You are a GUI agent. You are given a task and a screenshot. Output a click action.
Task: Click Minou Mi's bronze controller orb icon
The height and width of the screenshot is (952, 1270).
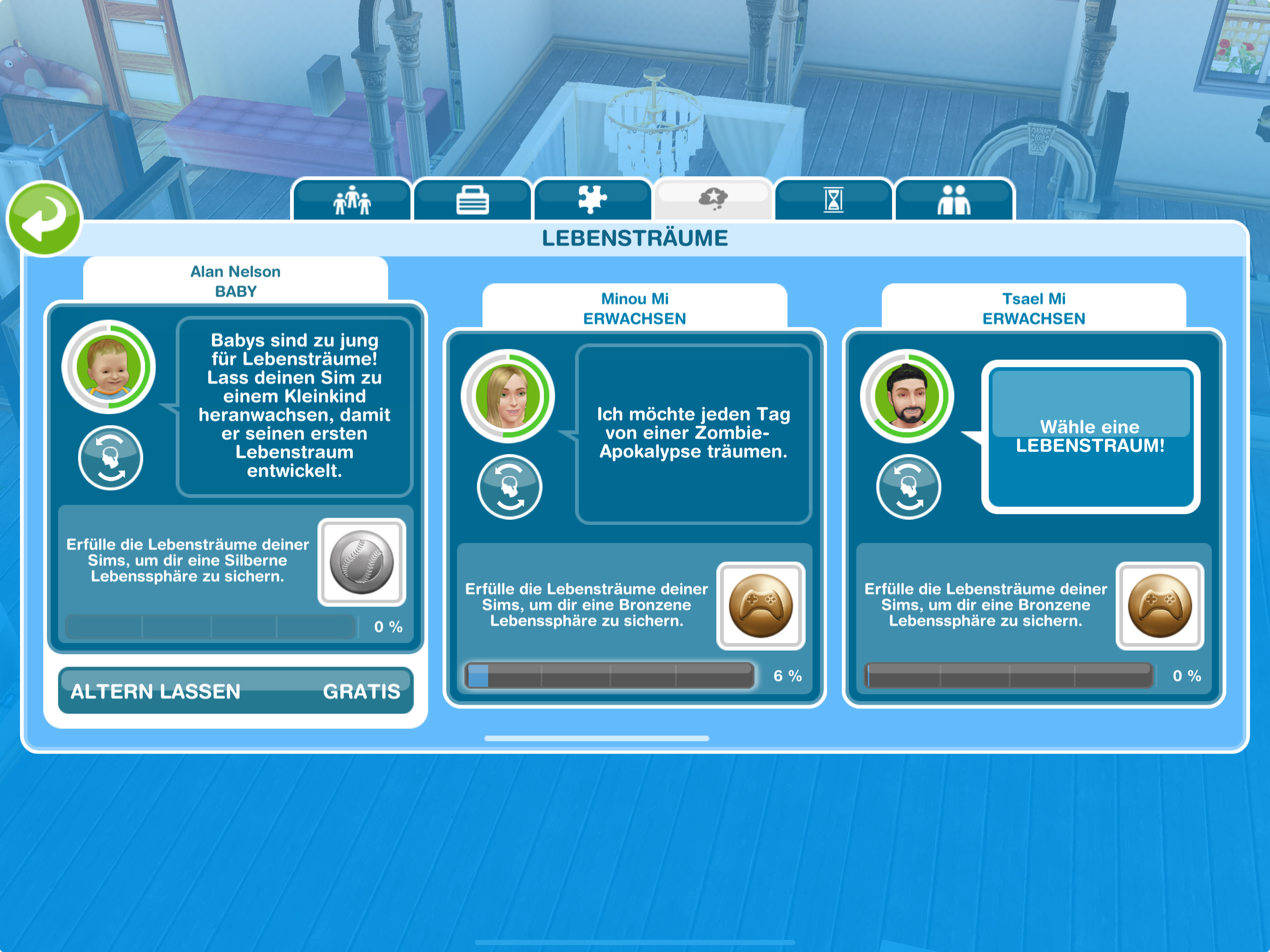click(x=761, y=606)
